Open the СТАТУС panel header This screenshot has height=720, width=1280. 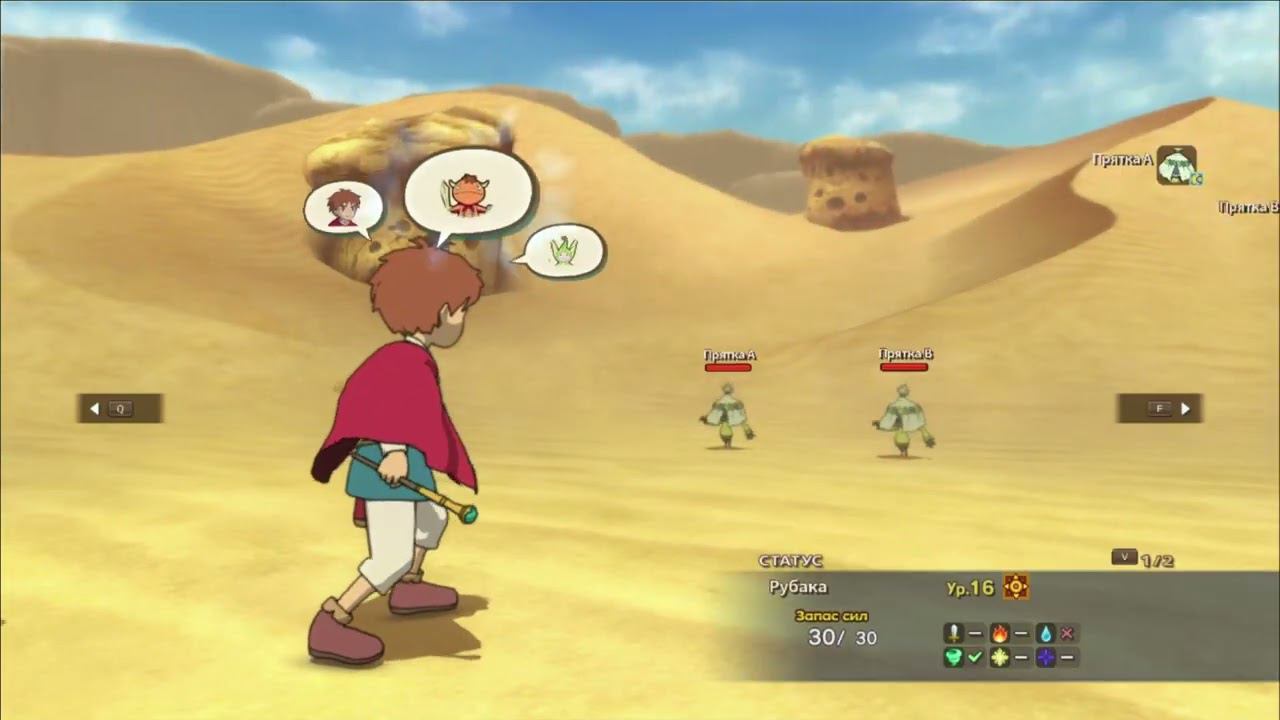tap(790, 562)
